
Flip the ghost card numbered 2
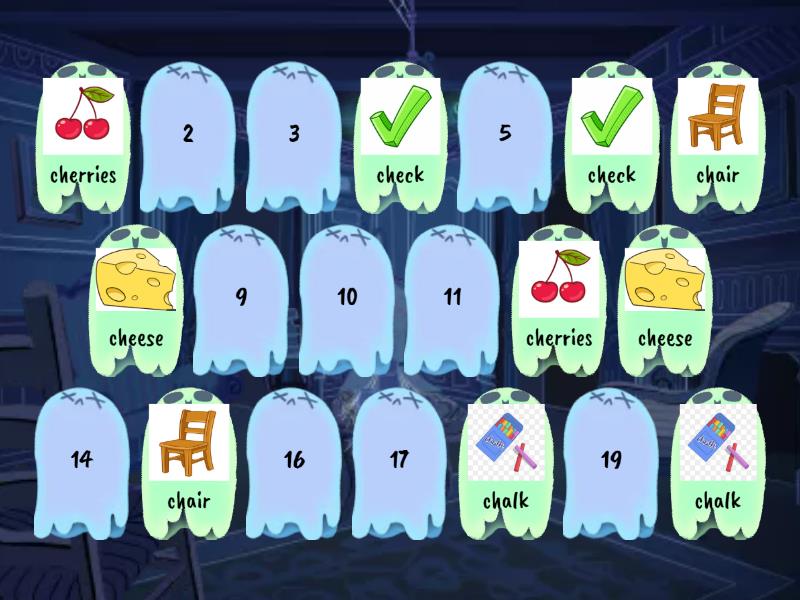coord(188,135)
